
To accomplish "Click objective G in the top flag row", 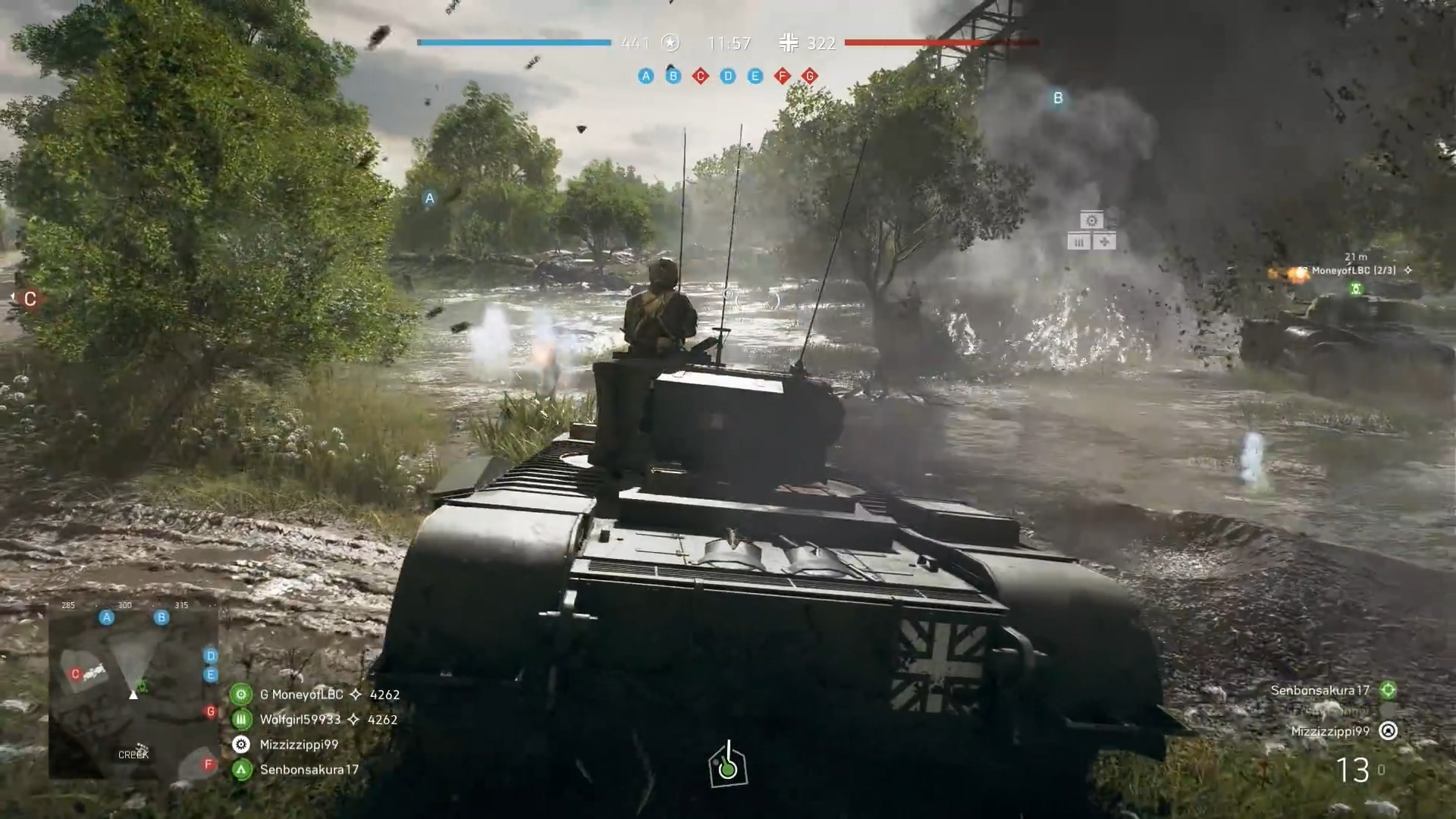I will 810,76.
